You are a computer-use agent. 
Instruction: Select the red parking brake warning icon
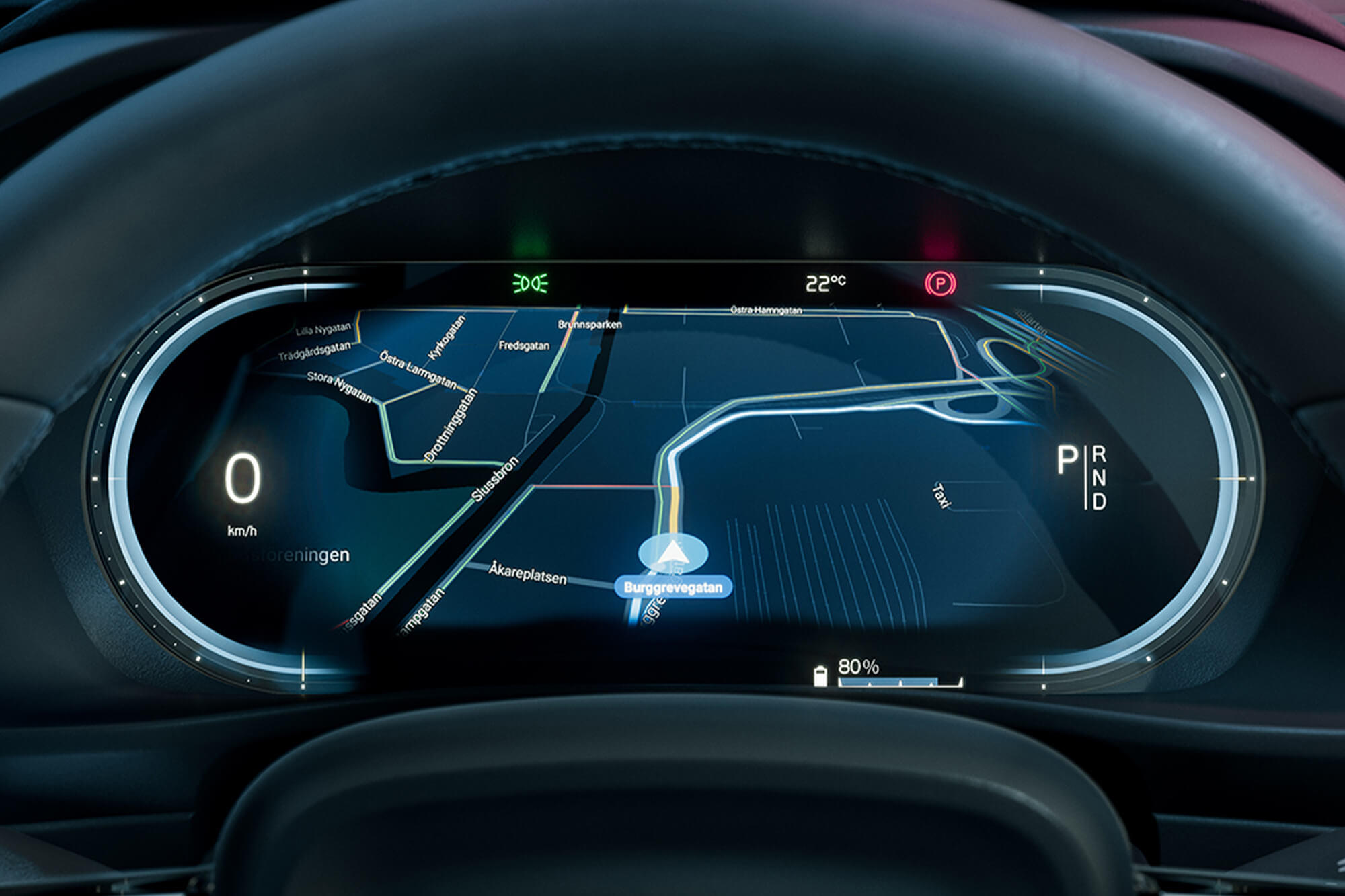(x=939, y=284)
